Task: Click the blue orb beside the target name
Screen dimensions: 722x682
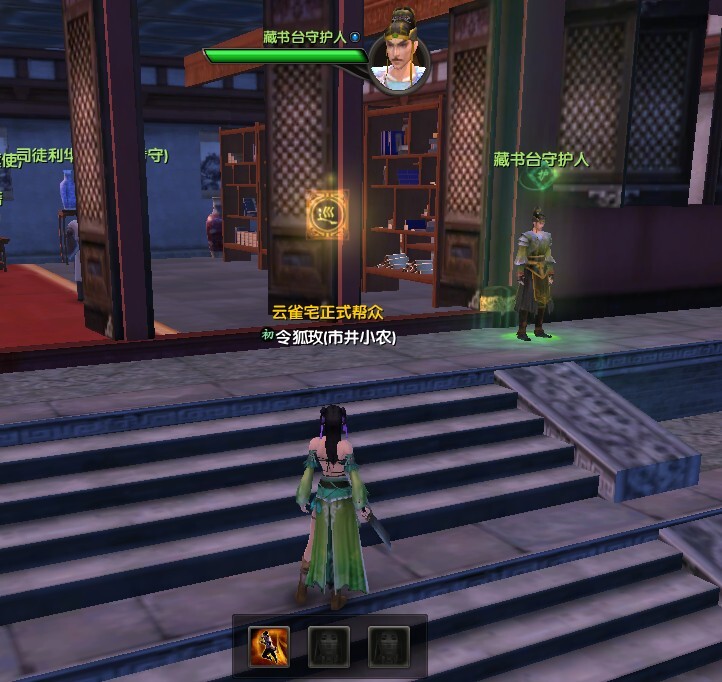Action: (x=354, y=37)
